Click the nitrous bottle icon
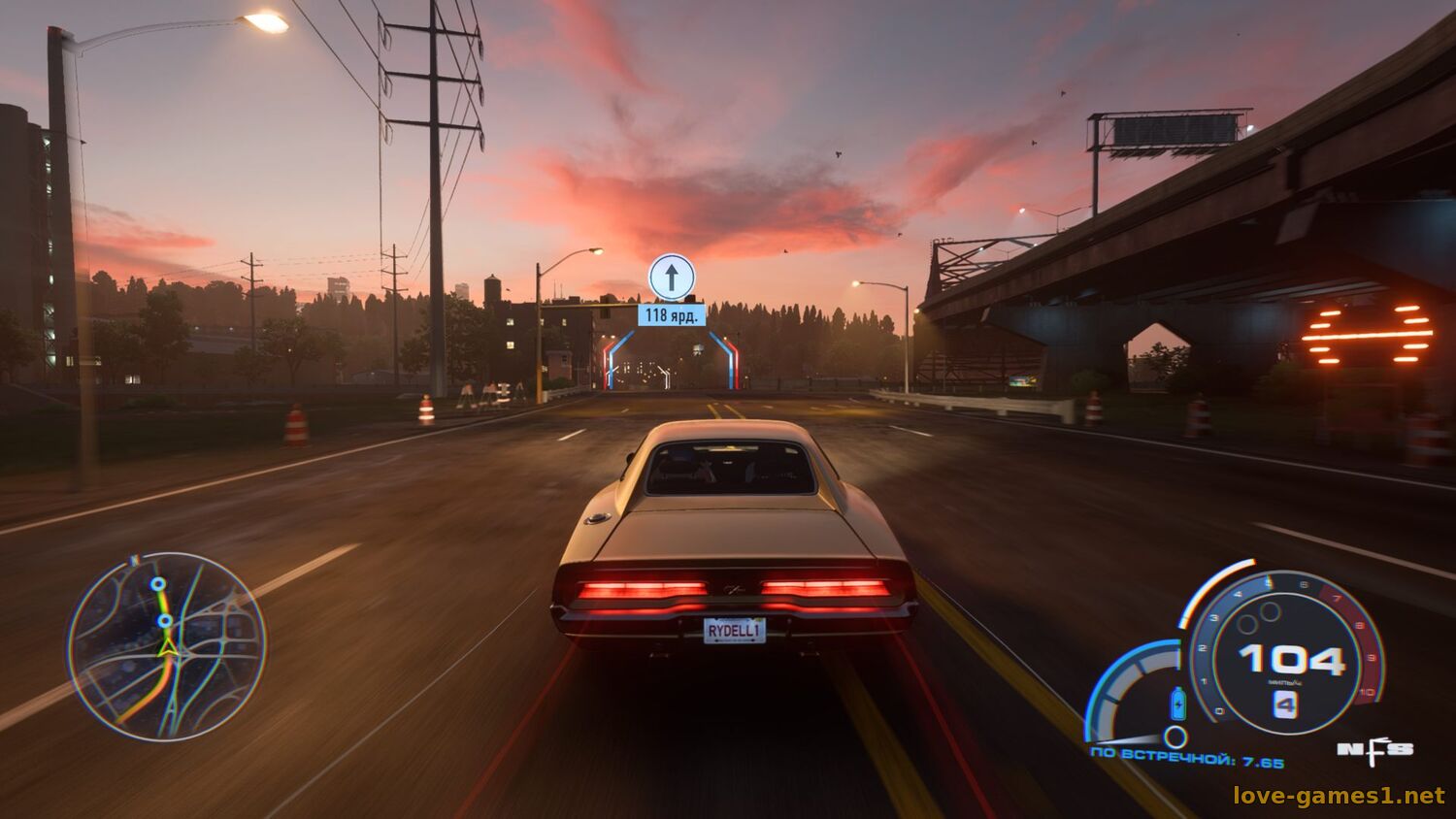The image size is (1456, 819). click(x=1178, y=703)
